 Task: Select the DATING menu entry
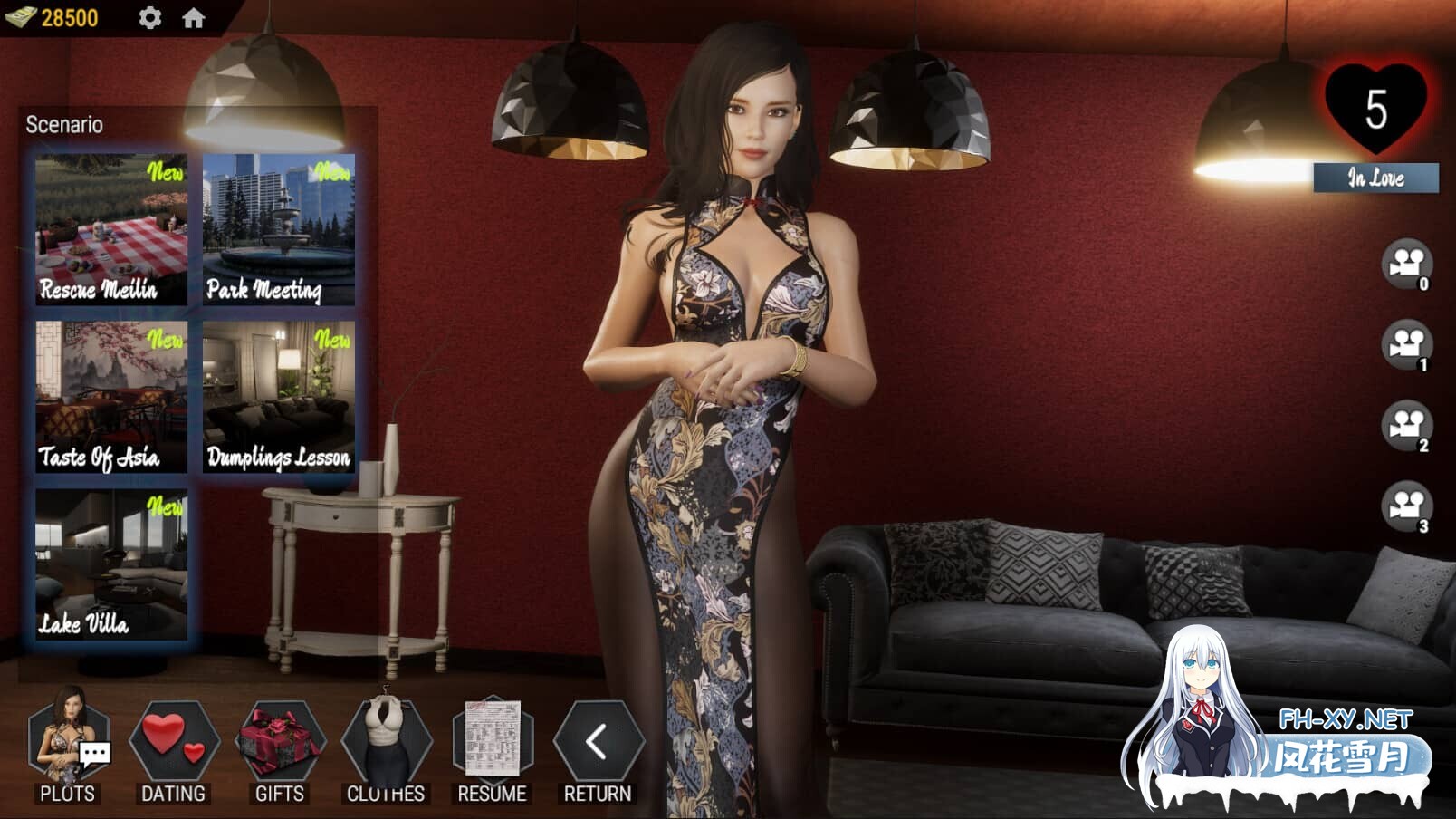point(172,794)
